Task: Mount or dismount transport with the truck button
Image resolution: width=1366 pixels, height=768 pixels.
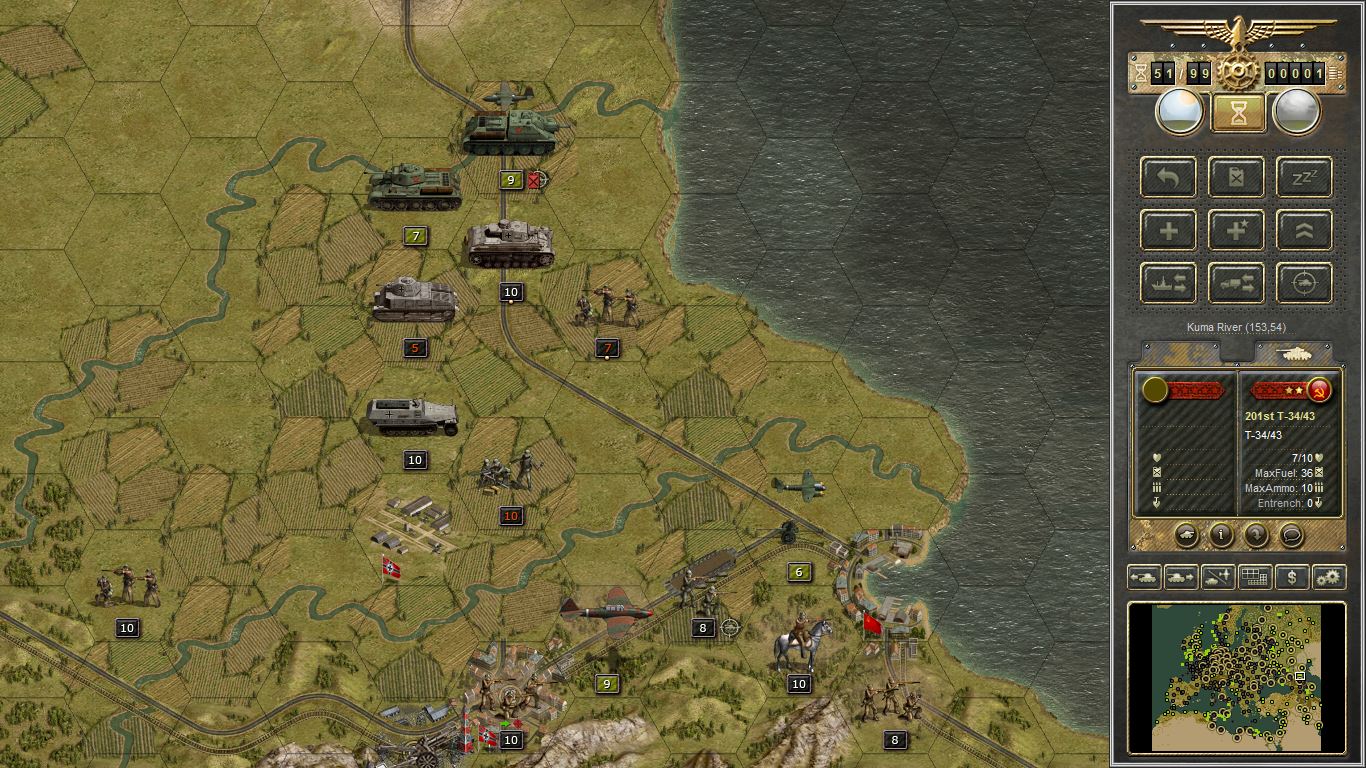Action: (x=1237, y=283)
